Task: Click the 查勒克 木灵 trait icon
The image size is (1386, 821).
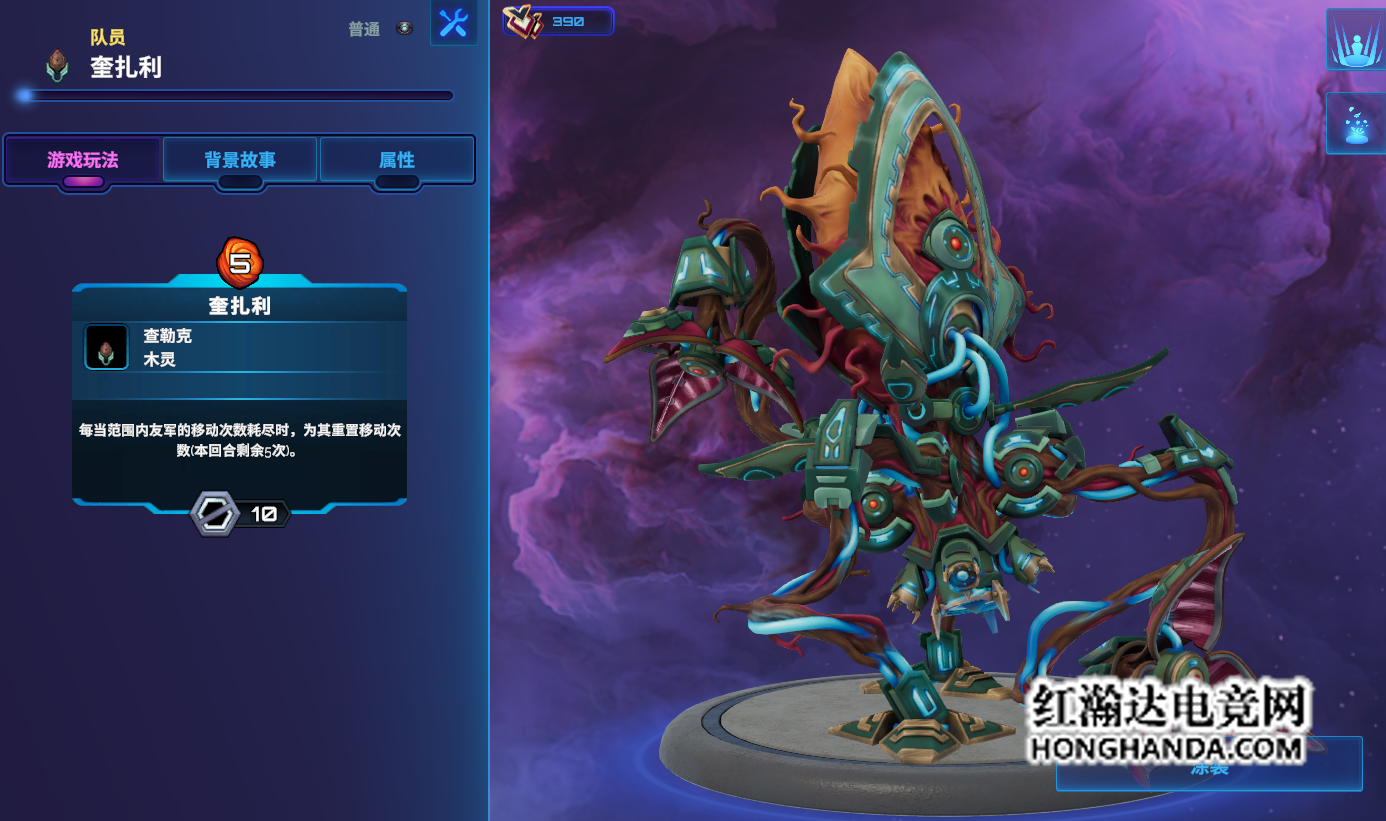Action: point(106,347)
